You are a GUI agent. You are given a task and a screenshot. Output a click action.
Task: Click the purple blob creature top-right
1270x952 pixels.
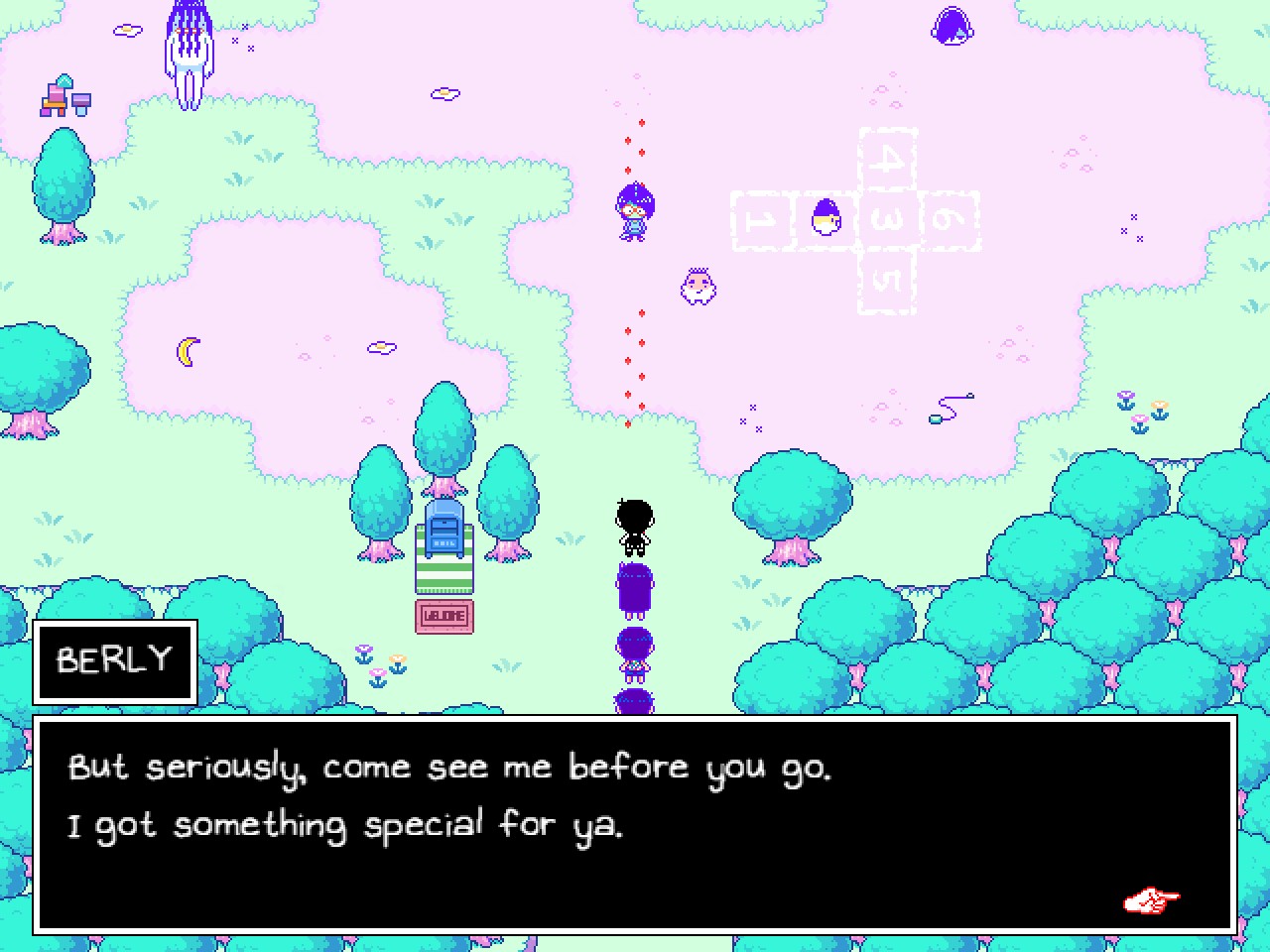[951, 25]
